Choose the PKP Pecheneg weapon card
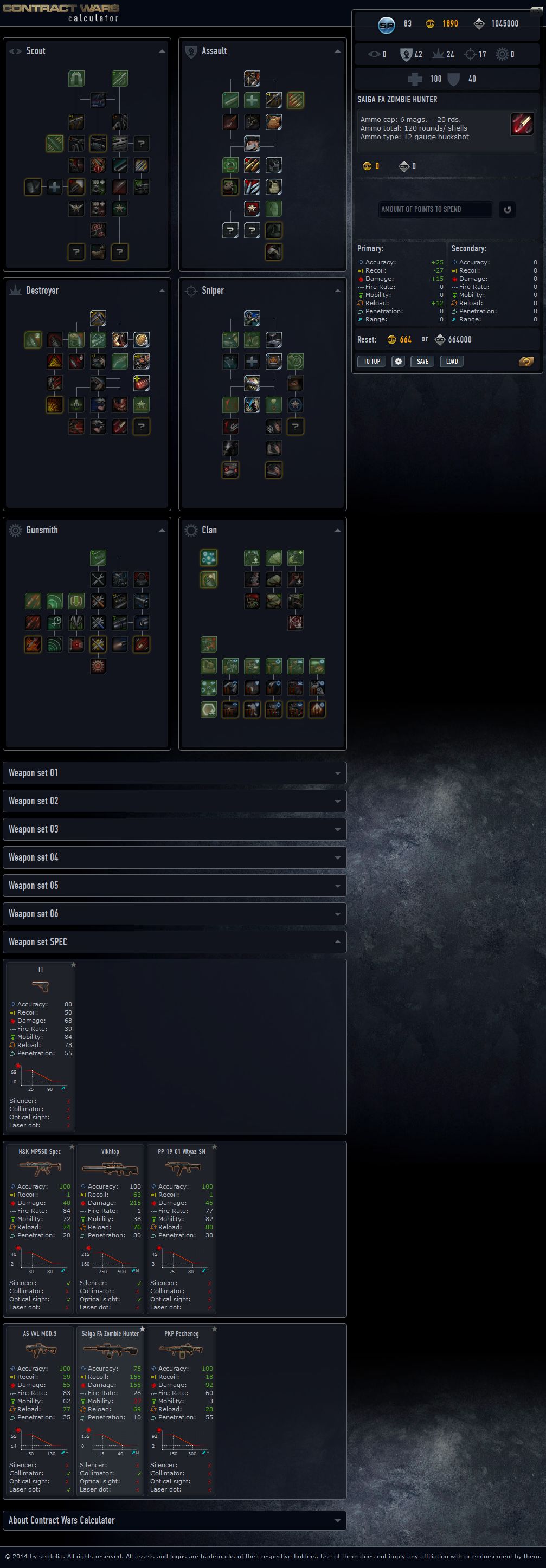546x1568 pixels. click(182, 1411)
